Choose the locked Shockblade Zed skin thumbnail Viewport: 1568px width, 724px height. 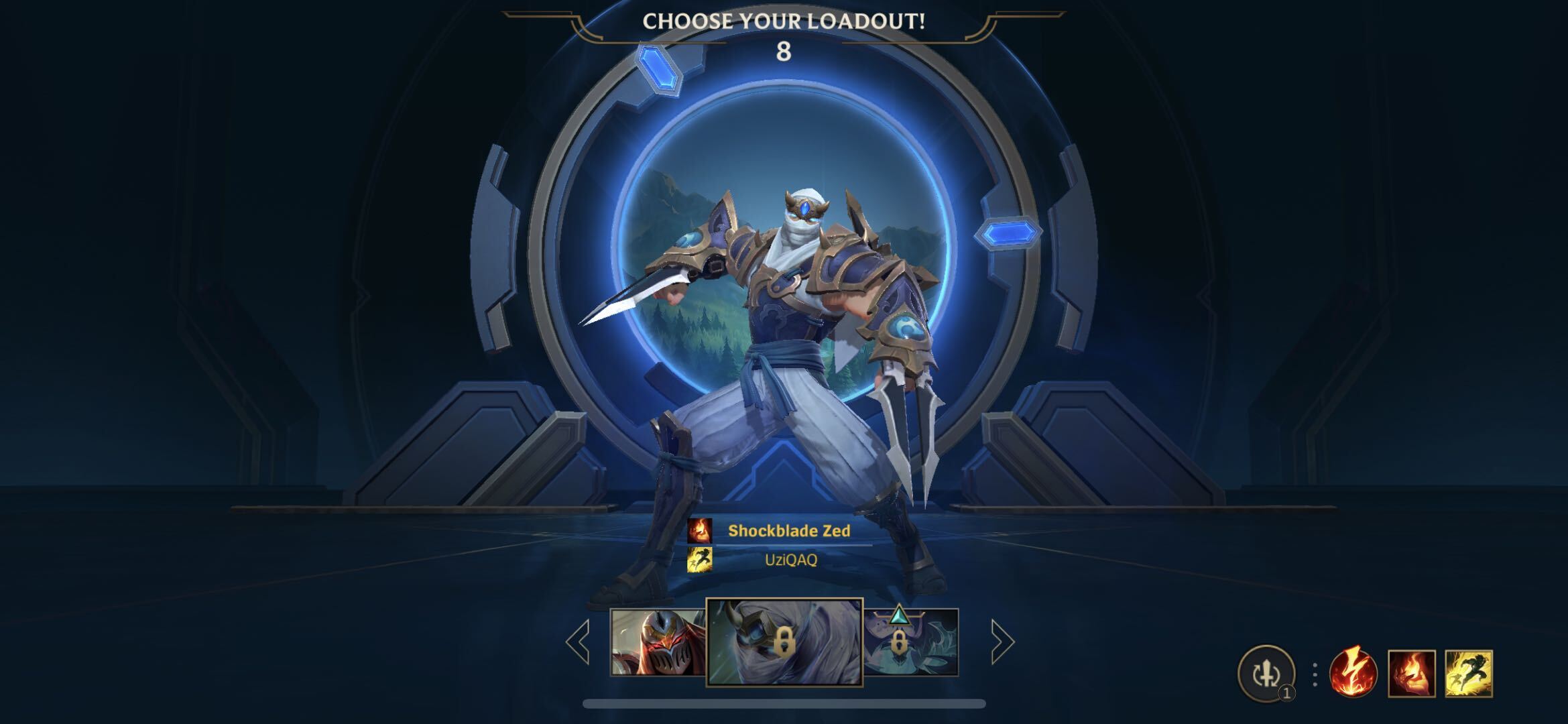click(x=784, y=642)
